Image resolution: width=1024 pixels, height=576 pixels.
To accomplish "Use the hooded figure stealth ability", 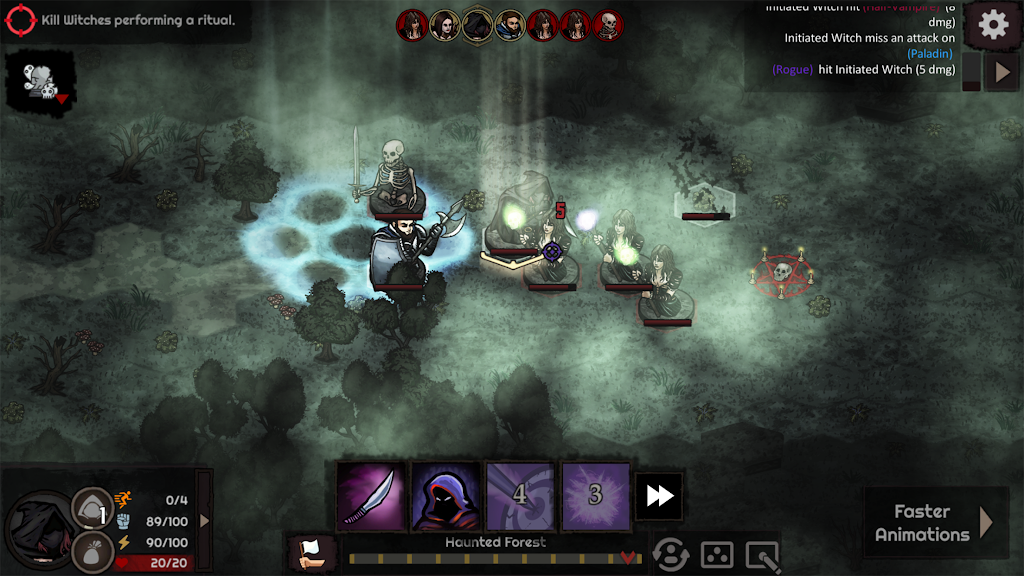I will 446,495.
